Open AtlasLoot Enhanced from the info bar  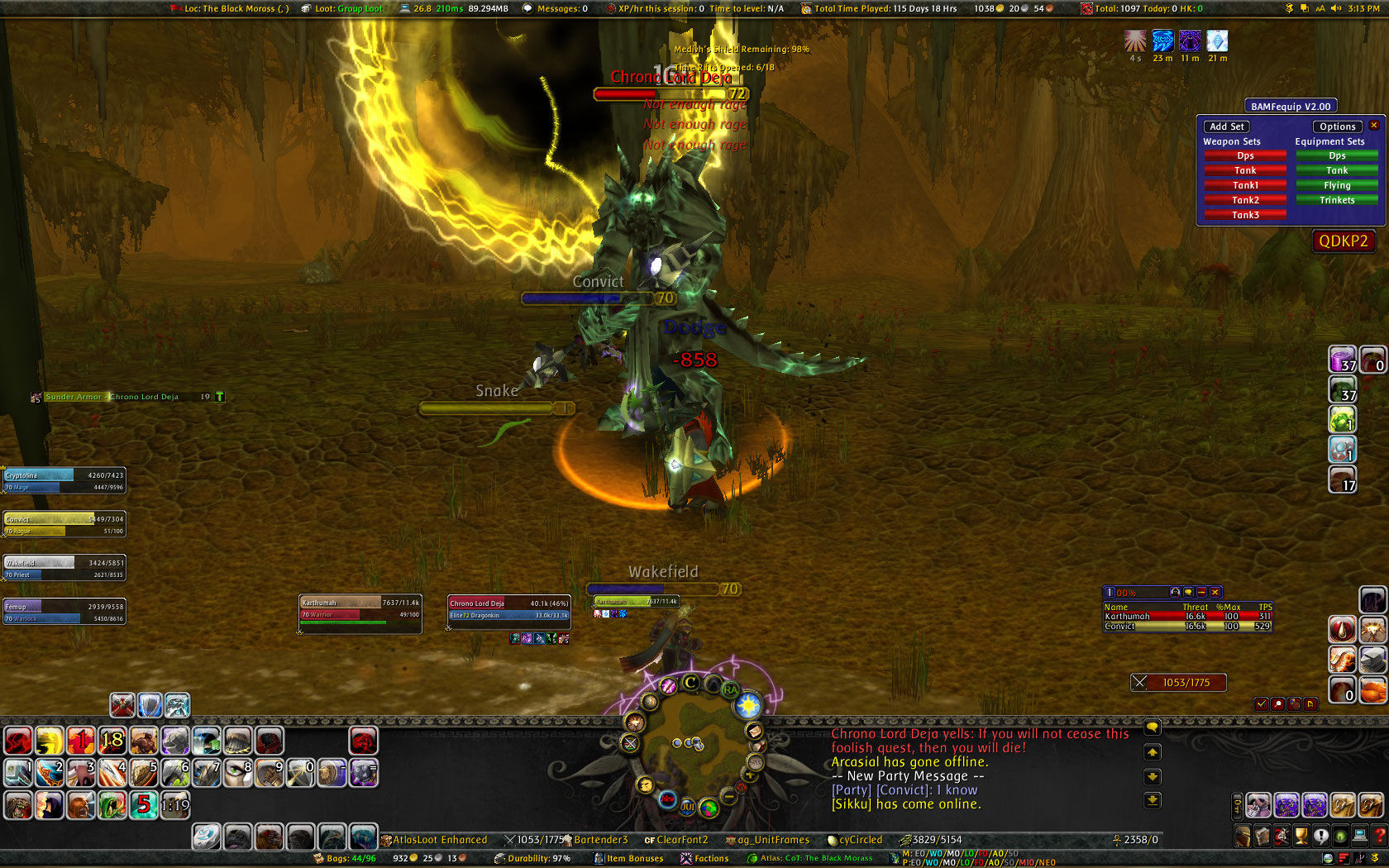[433, 839]
